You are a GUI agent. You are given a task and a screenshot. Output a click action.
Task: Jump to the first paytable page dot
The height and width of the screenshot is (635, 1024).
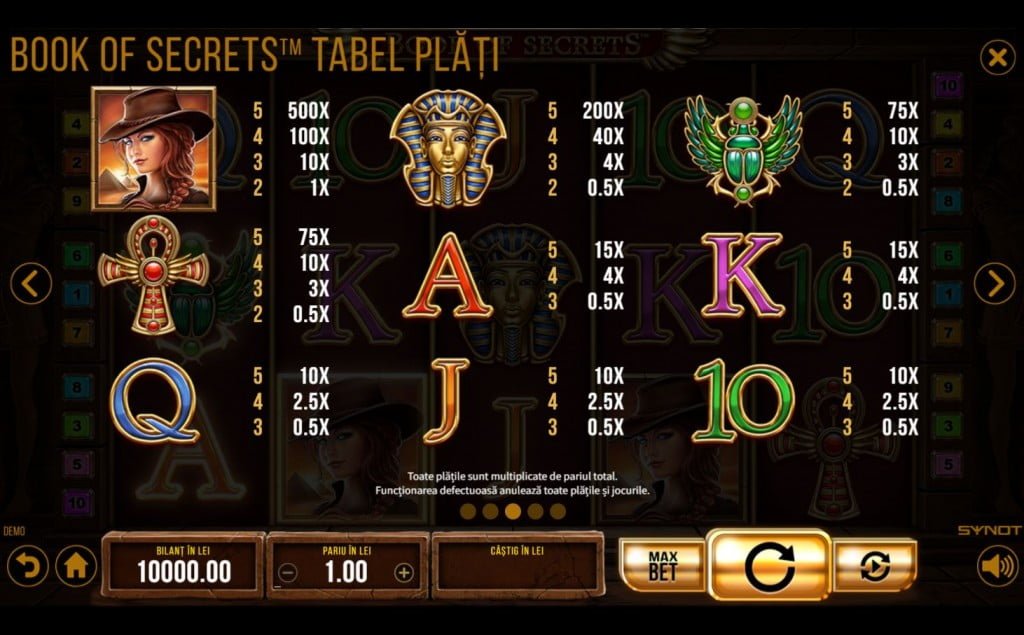pos(467,511)
